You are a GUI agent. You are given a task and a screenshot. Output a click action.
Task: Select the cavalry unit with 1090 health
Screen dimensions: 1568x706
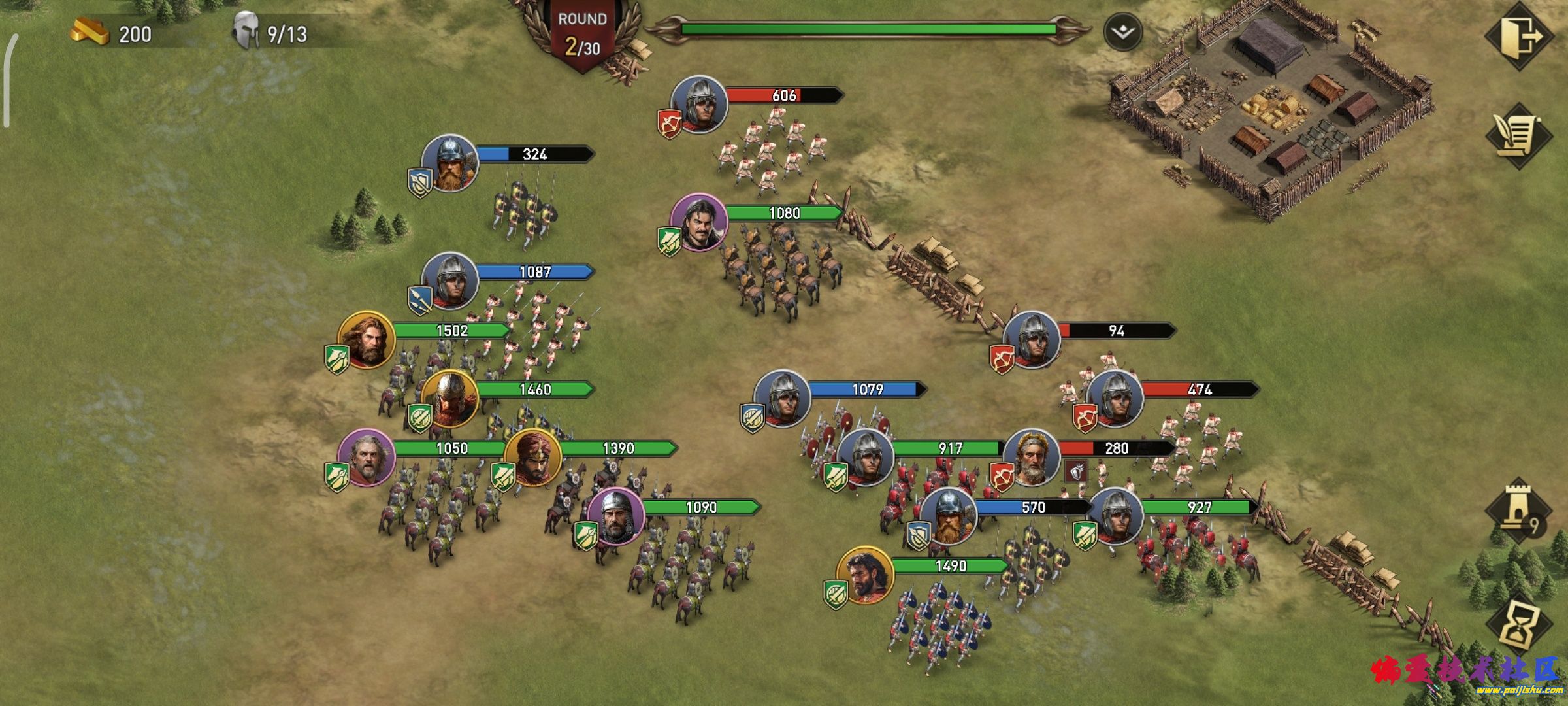point(615,516)
